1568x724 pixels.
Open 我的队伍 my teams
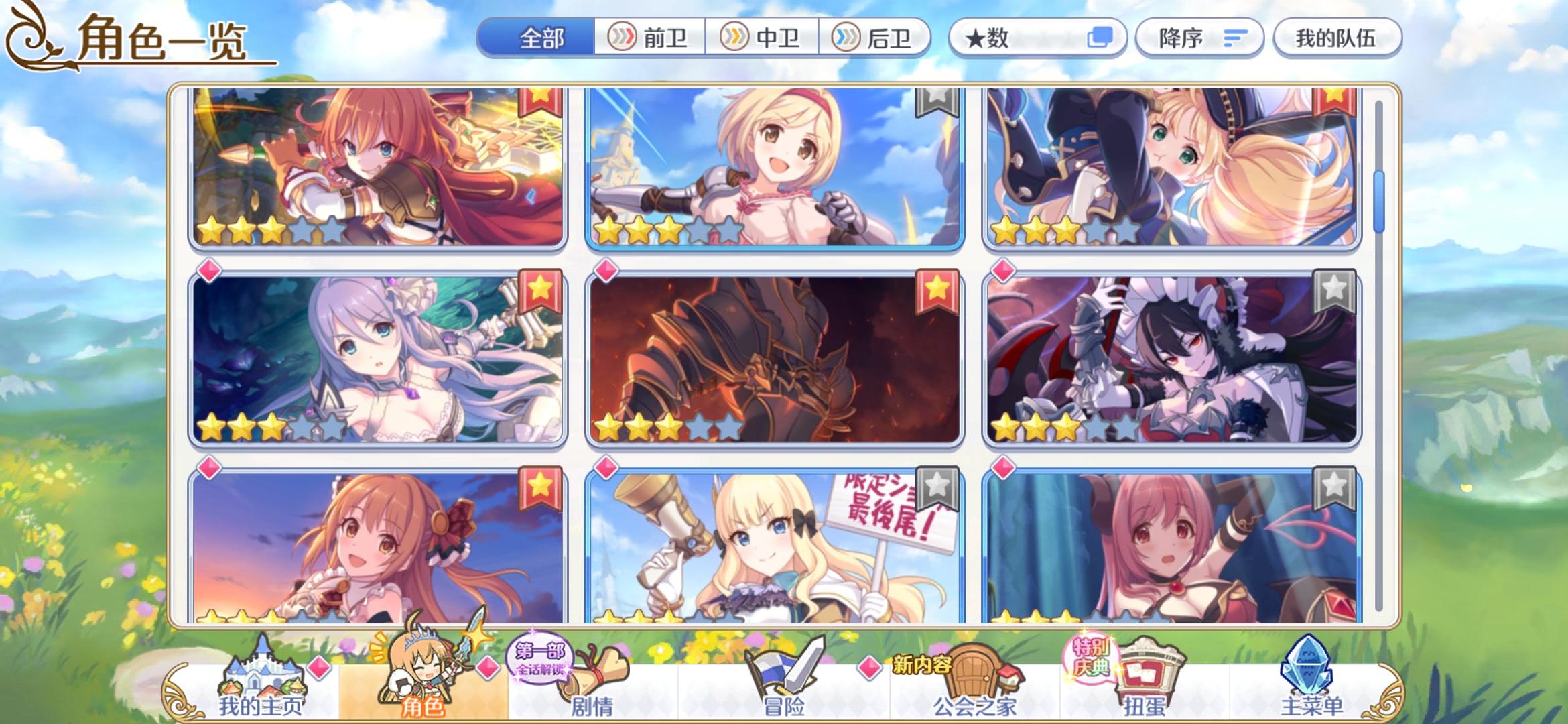click(1336, 38)
